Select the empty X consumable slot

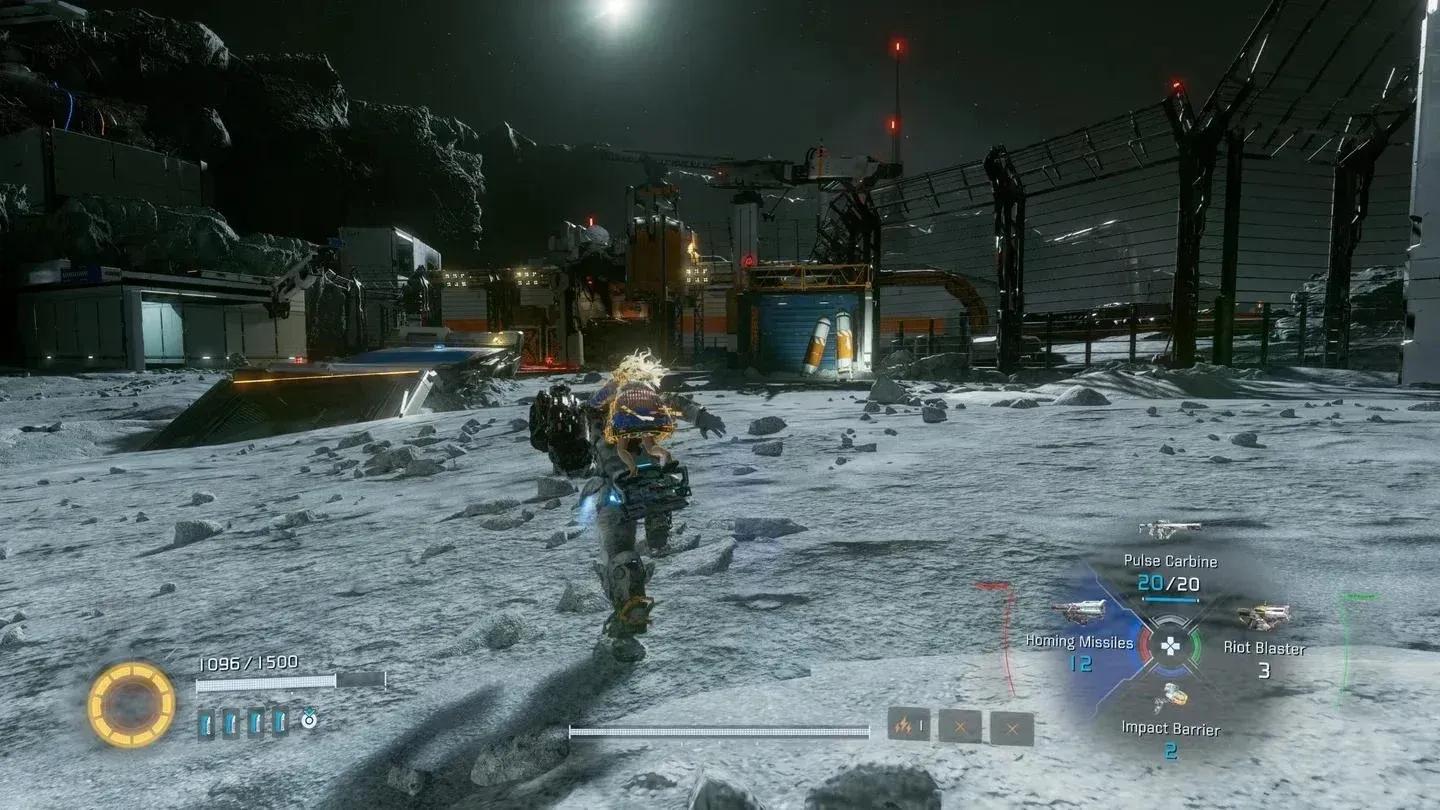click(x=960, y=724)
